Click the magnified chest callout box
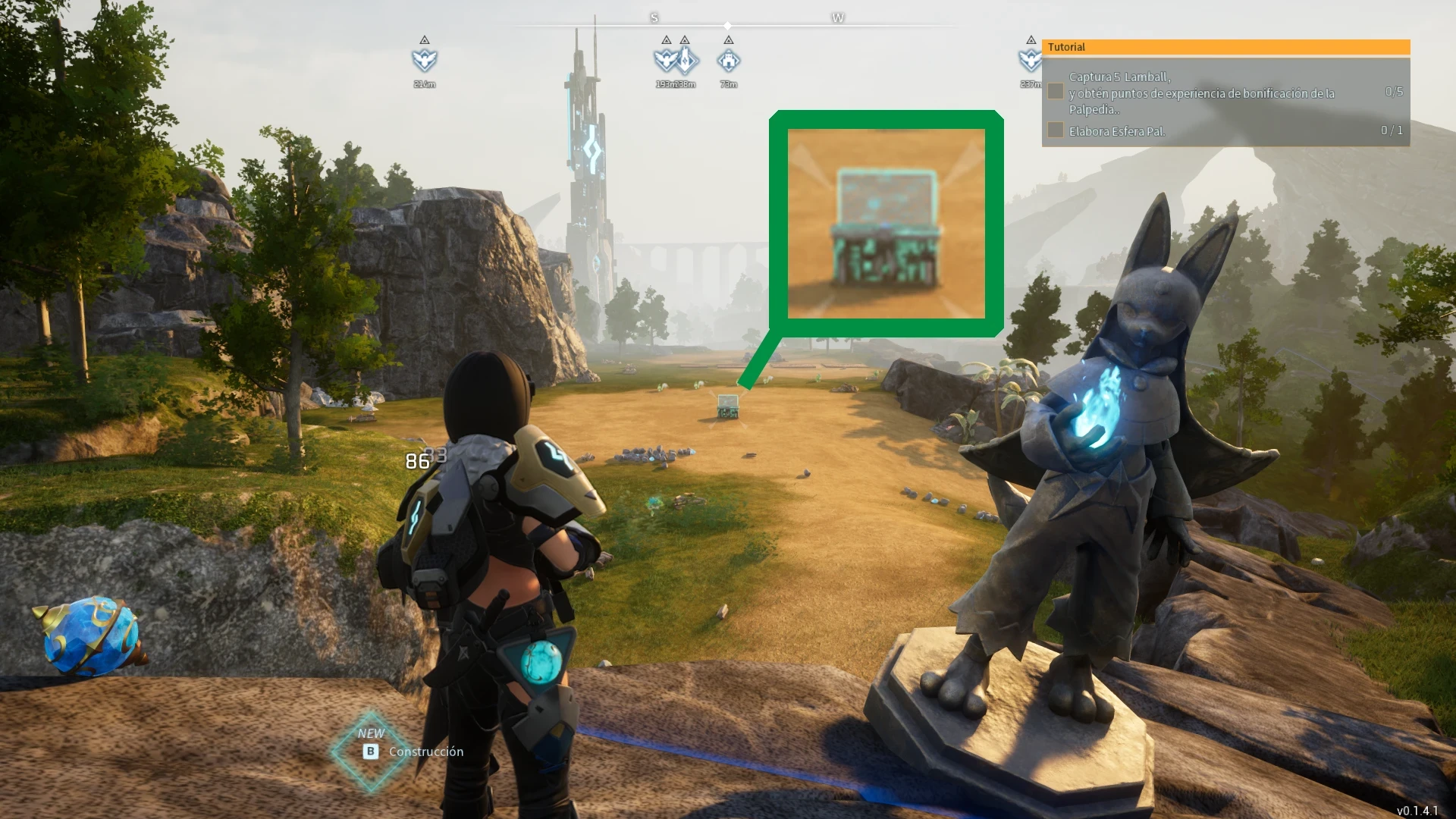Screen dimensions: 1456x819 [886, 224]
